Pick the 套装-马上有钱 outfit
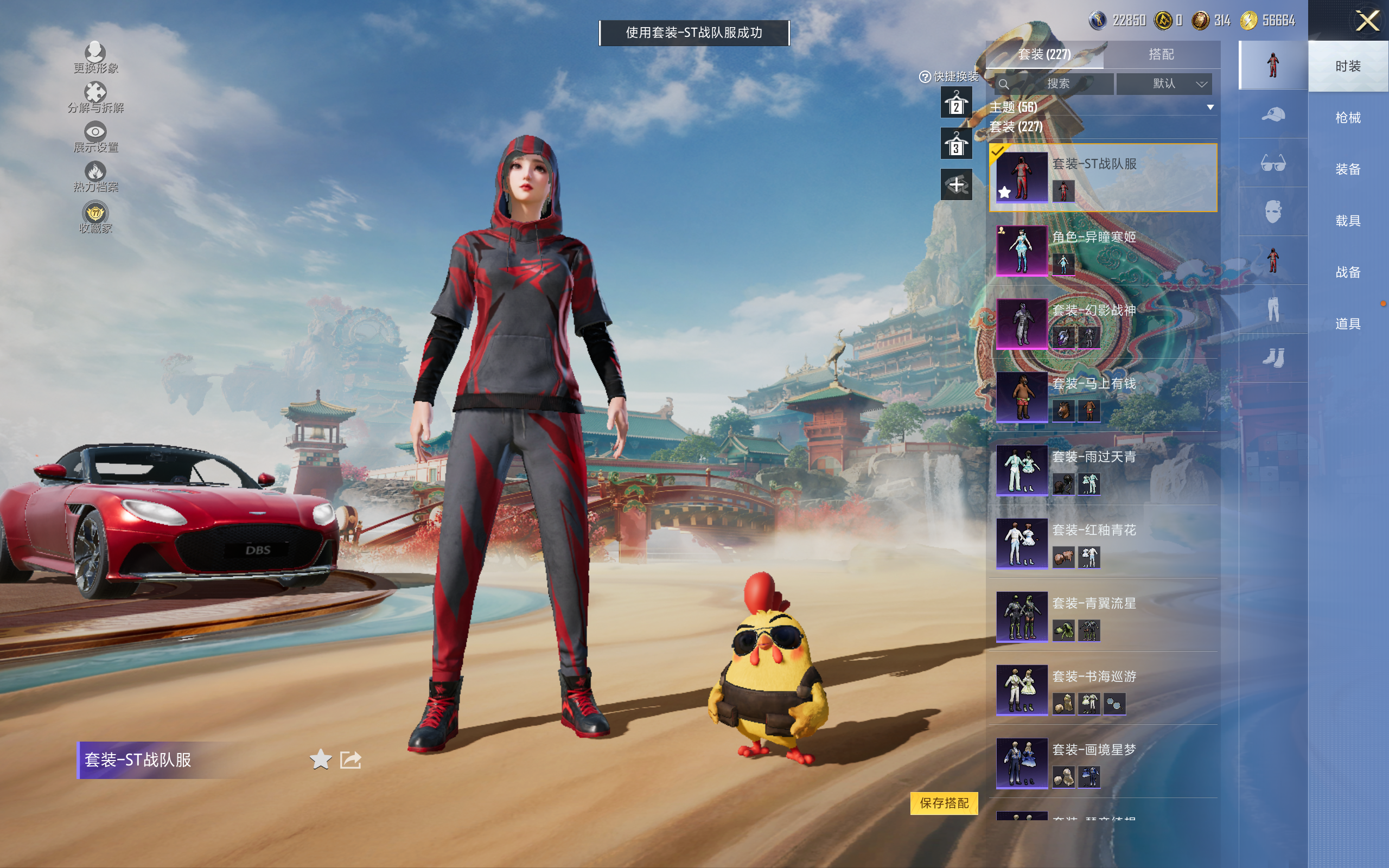Viewport: 1389px width, 868px height. (x=1102, y=397)
